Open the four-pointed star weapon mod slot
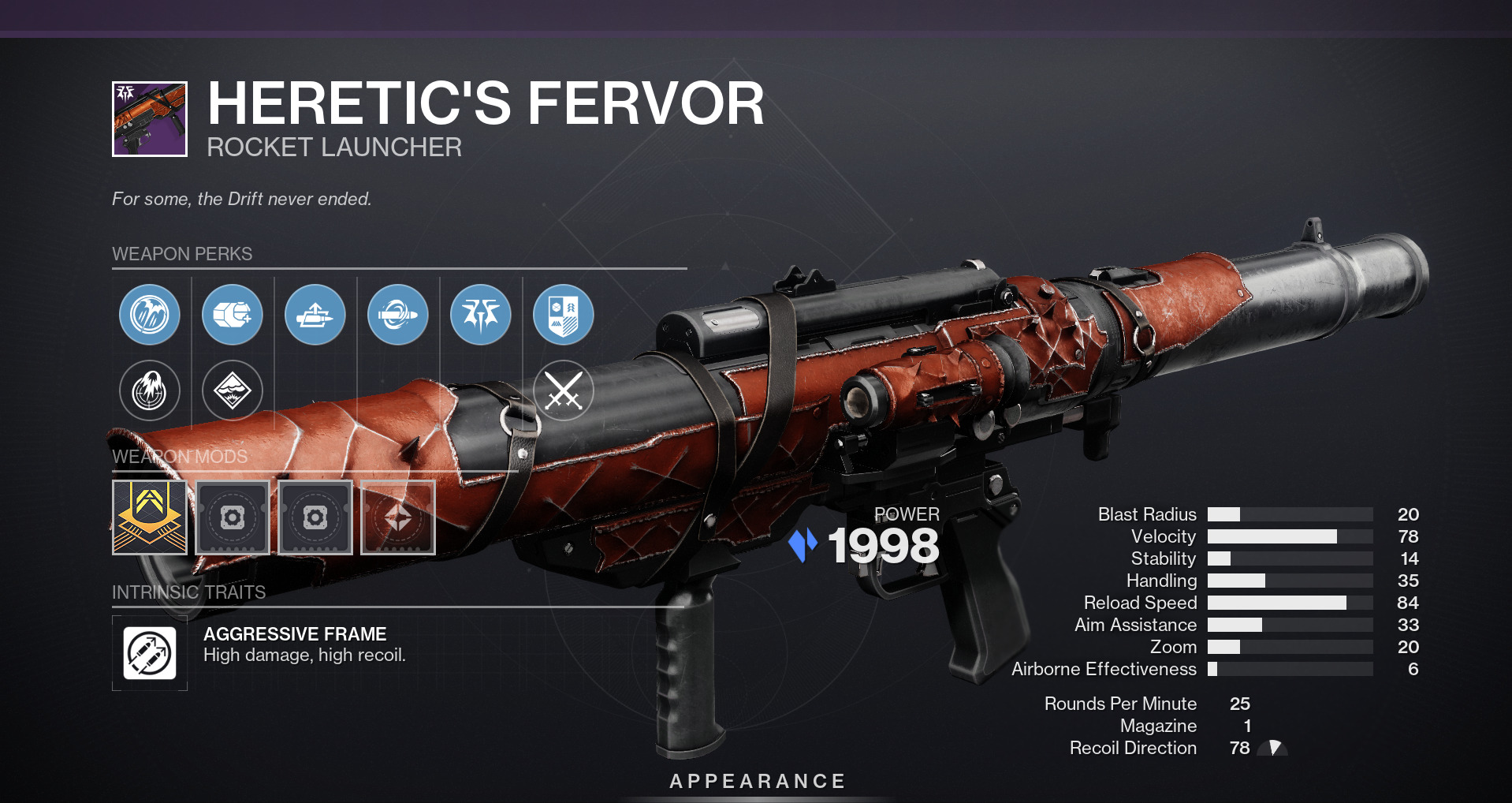Image resolution: width=1512 pixels, height=803 pixels. click(398, 517)
